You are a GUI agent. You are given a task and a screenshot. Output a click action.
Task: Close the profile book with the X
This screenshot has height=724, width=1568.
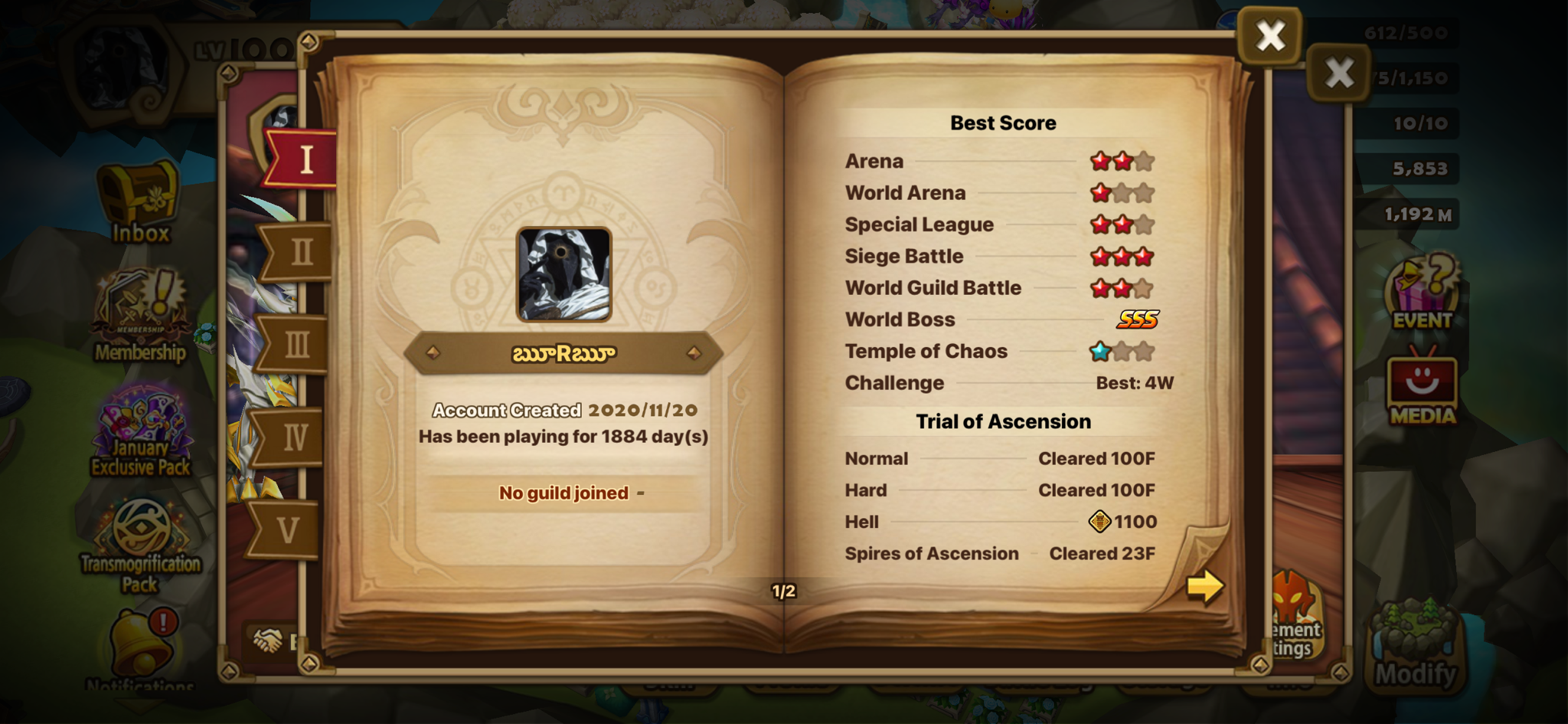1270,35
